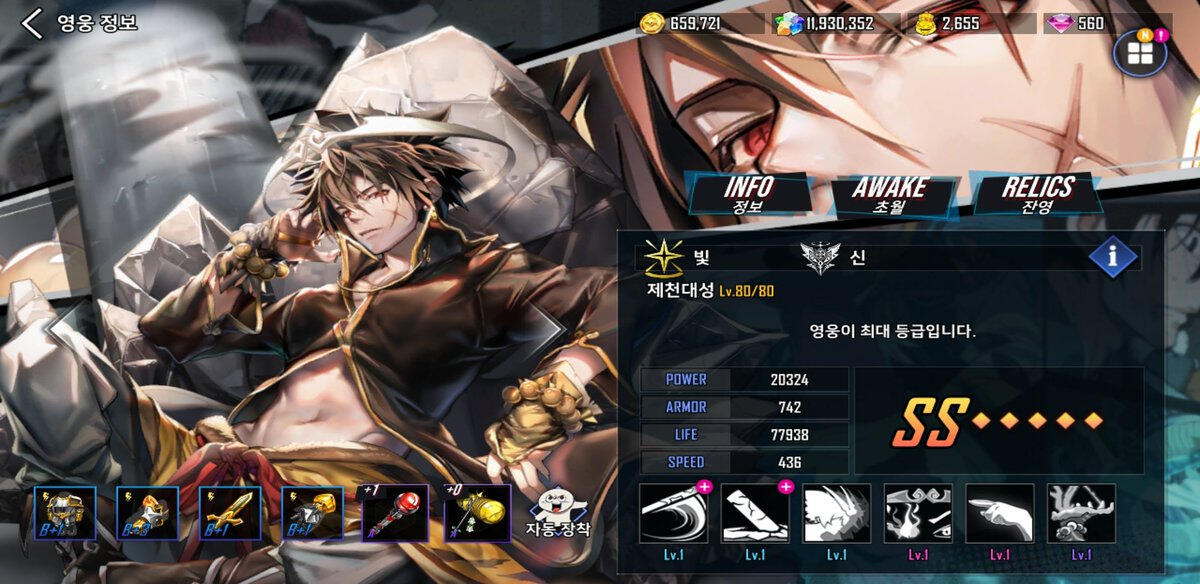View the dashing hero silhouette skill
The height and width of the screenshot is (584, 1200).
click(x=837, y=513)
